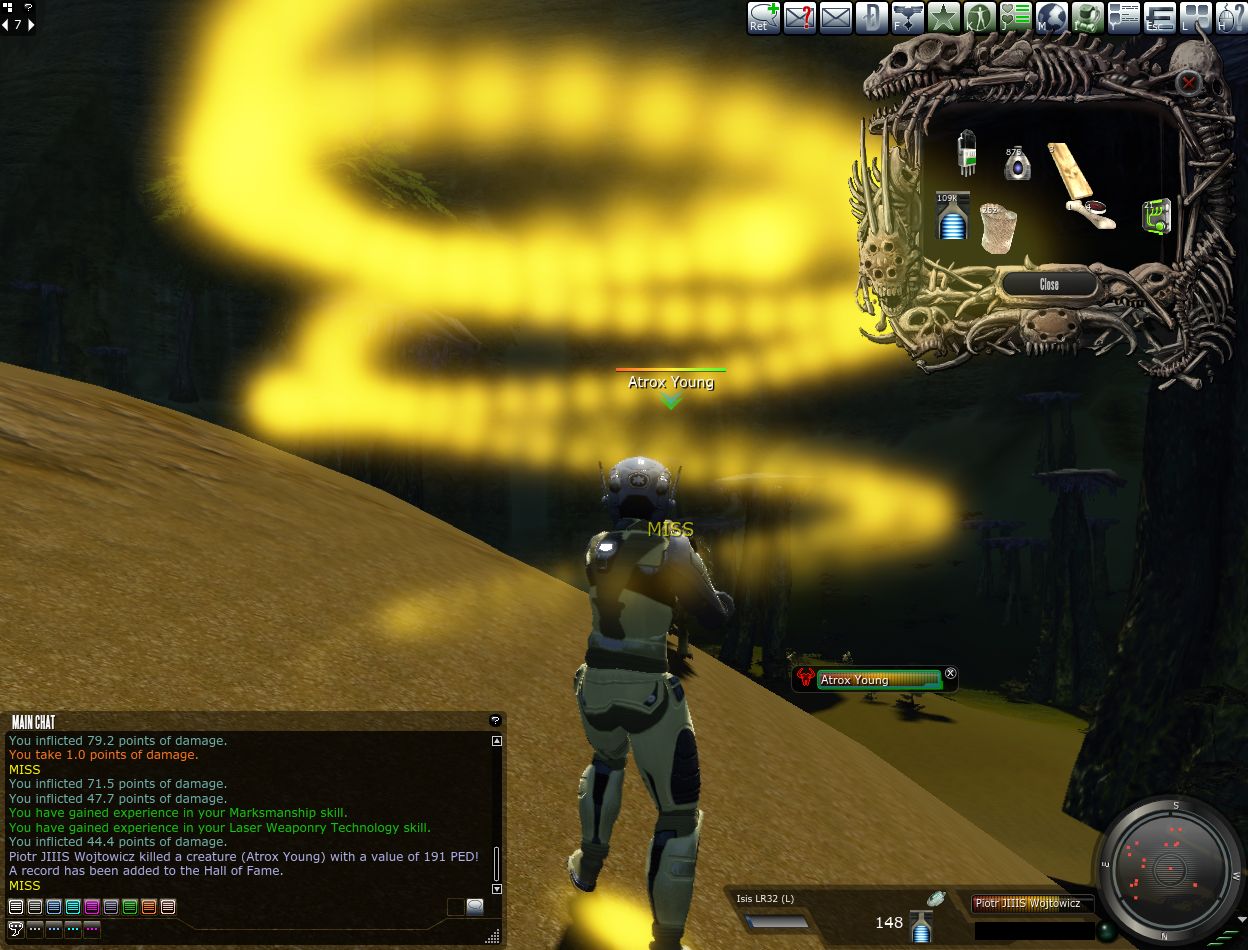
Task: Select the green circuit component in loot
Action: point(1156,216)
